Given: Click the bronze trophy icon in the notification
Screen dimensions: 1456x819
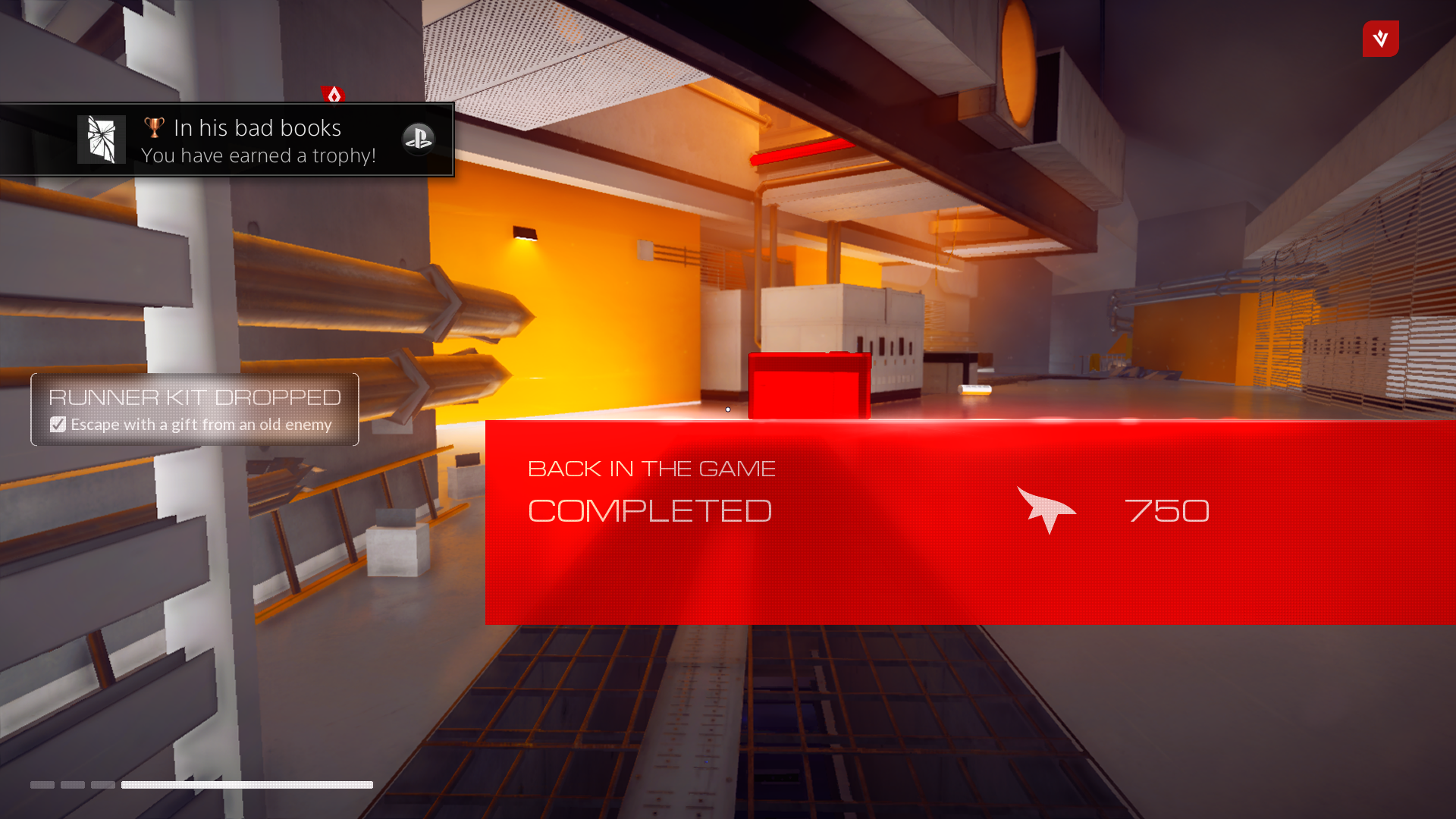Looking at the screenshot, I should point(153,126).
